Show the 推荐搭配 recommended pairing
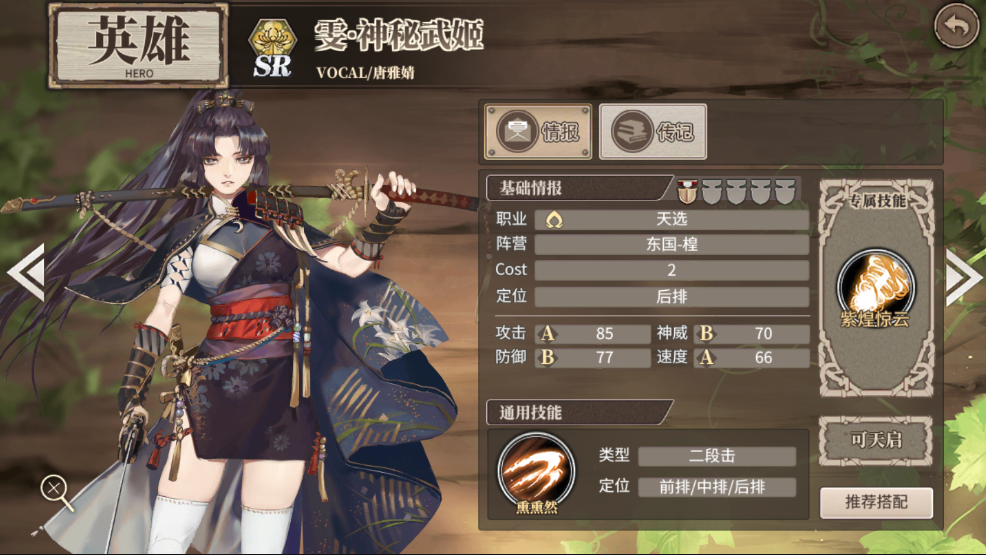The width and height of the screenshot is (986, 555). coord(875,503)
